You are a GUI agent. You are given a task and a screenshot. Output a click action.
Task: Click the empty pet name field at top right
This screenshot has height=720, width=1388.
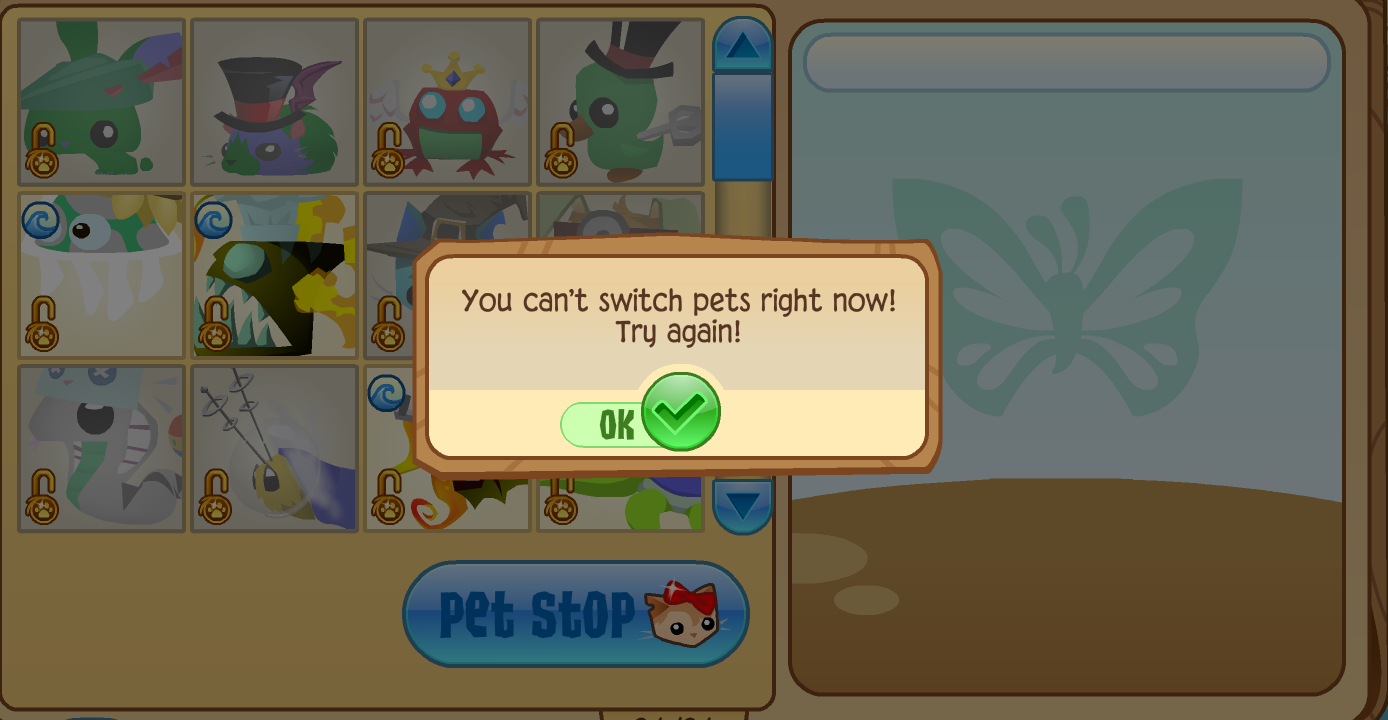coord(1067,62)
